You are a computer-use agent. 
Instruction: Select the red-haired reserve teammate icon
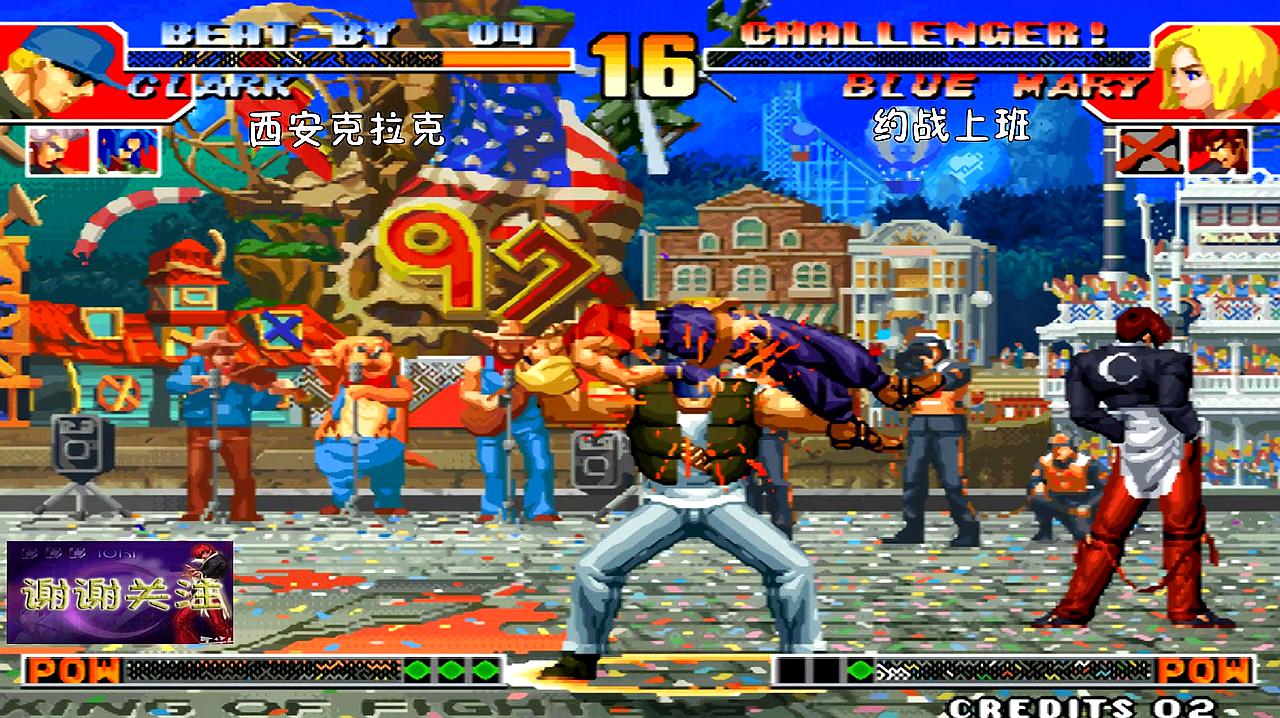coord(1219,152)
